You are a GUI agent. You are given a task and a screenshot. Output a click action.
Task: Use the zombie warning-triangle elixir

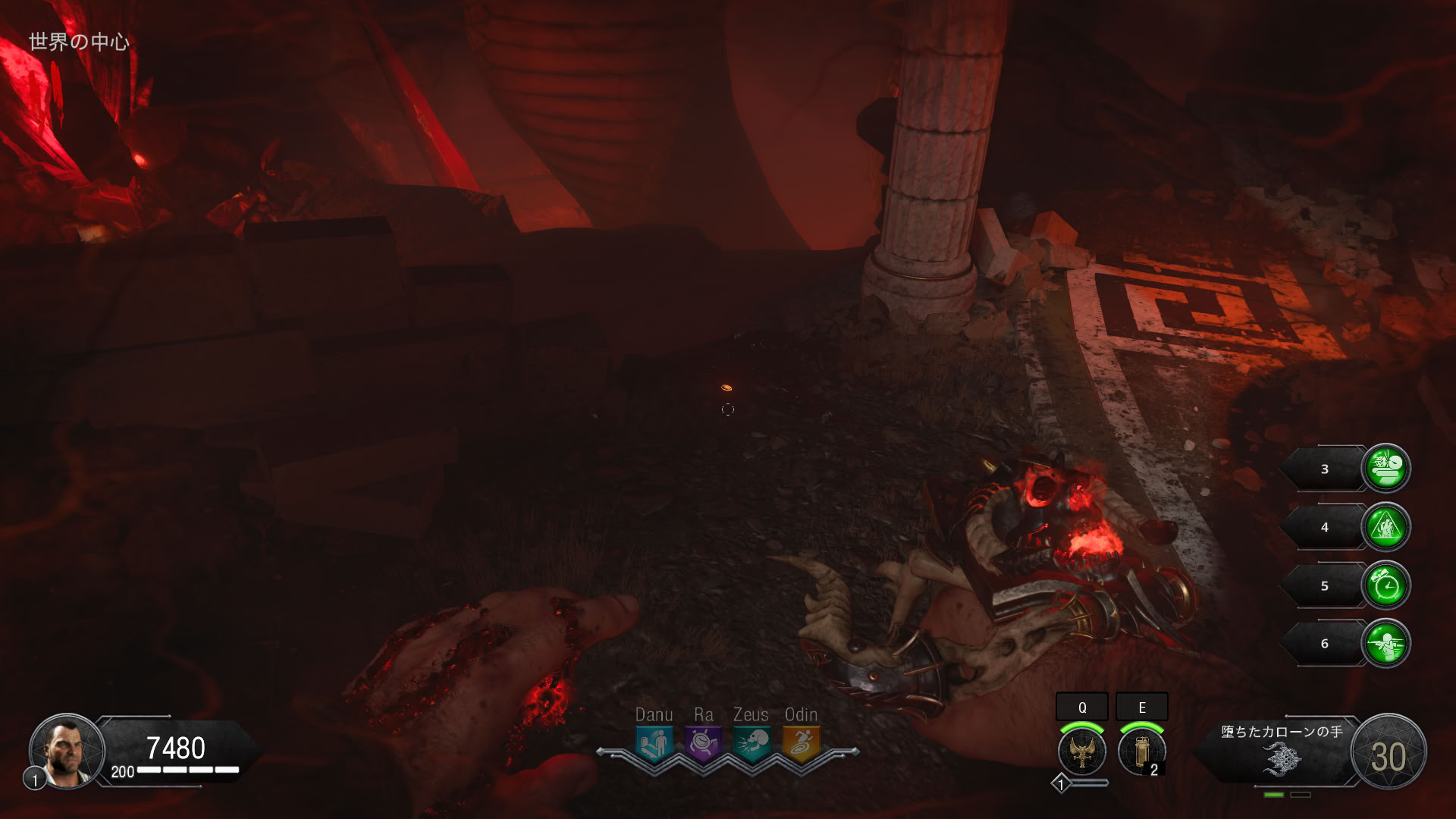(1385, 527)
